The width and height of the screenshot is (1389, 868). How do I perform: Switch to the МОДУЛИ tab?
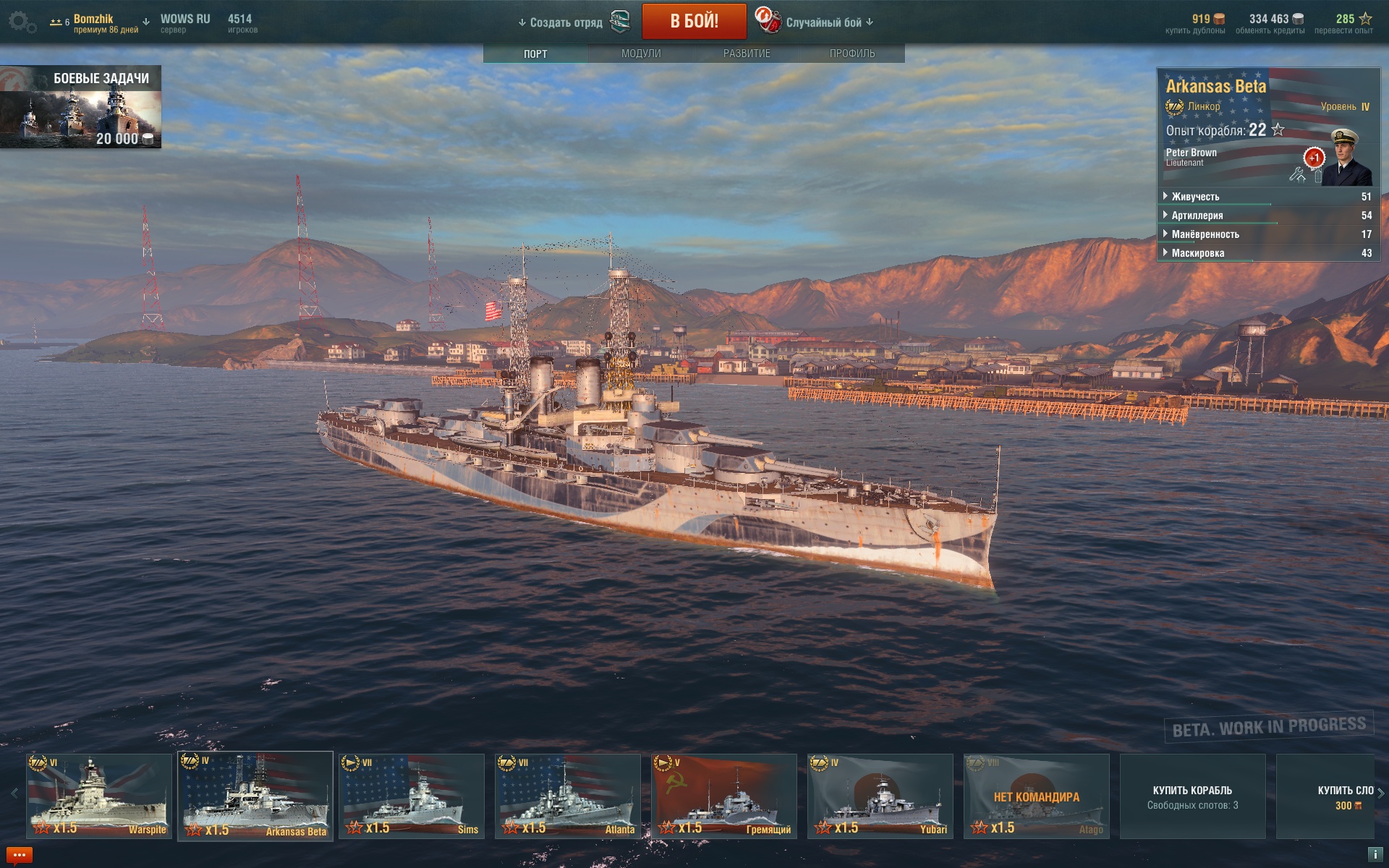point(641,54)
